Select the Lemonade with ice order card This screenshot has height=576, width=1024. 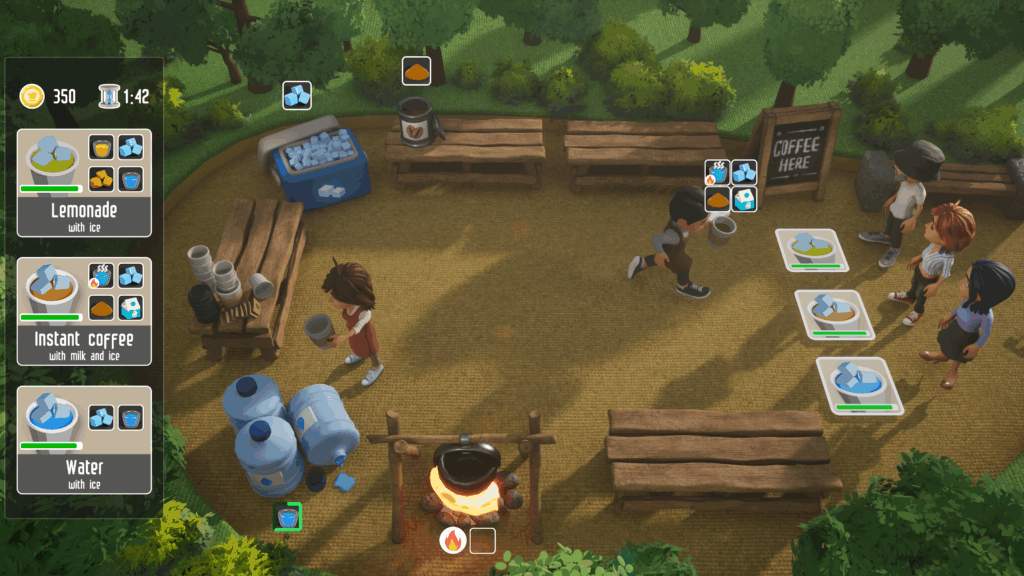point(84,183)
